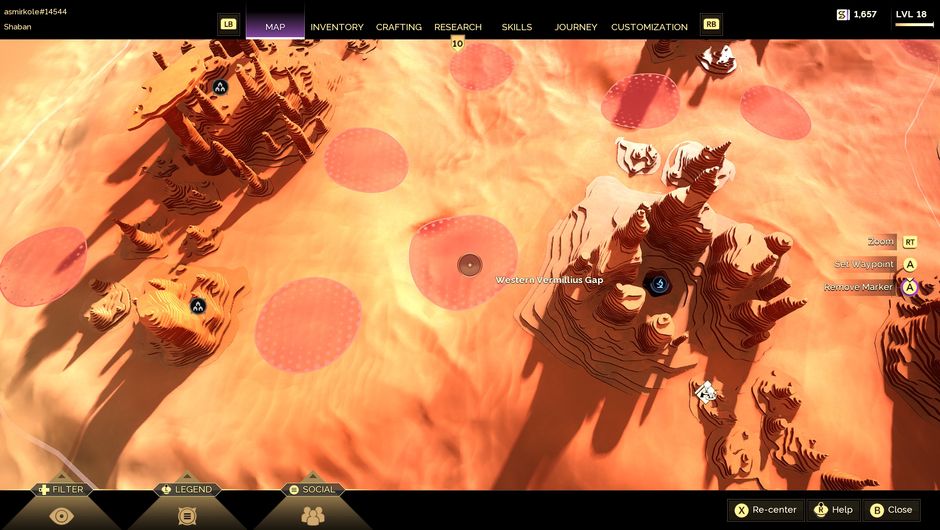Screen dimensions: 940x530
Task: Re-center the map view
Action: (767, 510)
